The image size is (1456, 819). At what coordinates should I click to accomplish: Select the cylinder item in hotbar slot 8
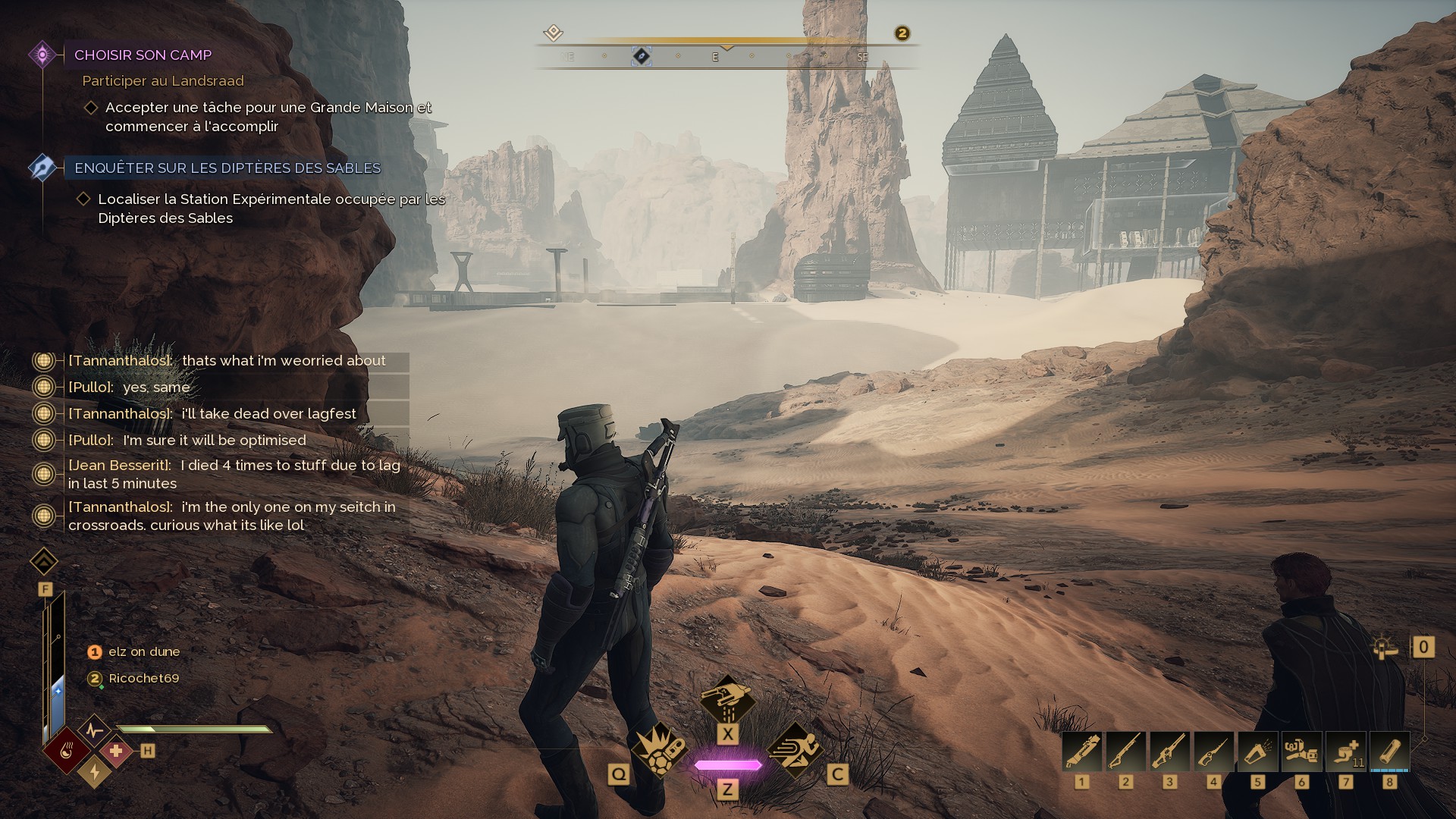pos(1389,751)
